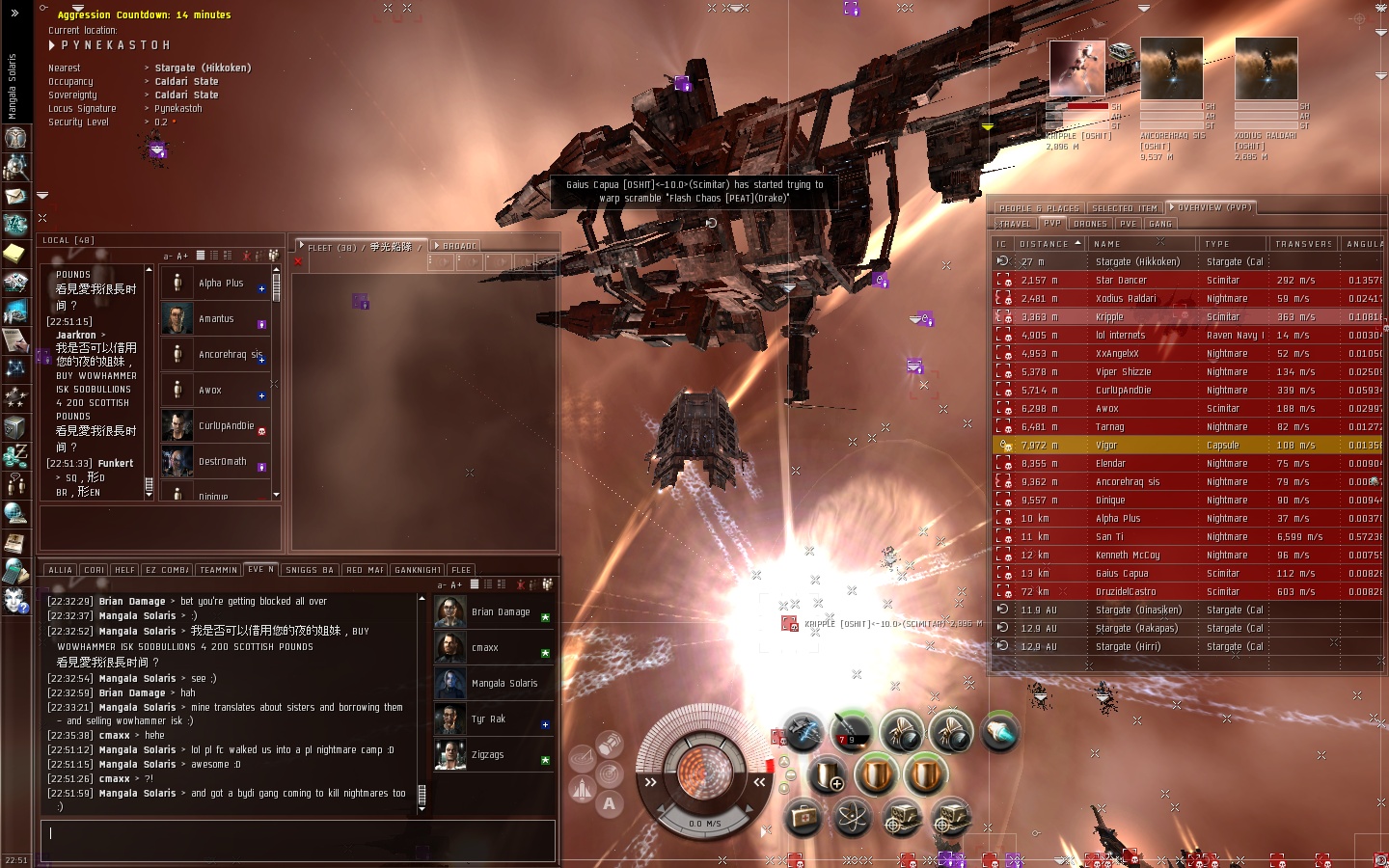The width and height of the screenshot is (1389, 868).
Task: Select Amantus in the local member list
Action: click(x=216, y=319)
